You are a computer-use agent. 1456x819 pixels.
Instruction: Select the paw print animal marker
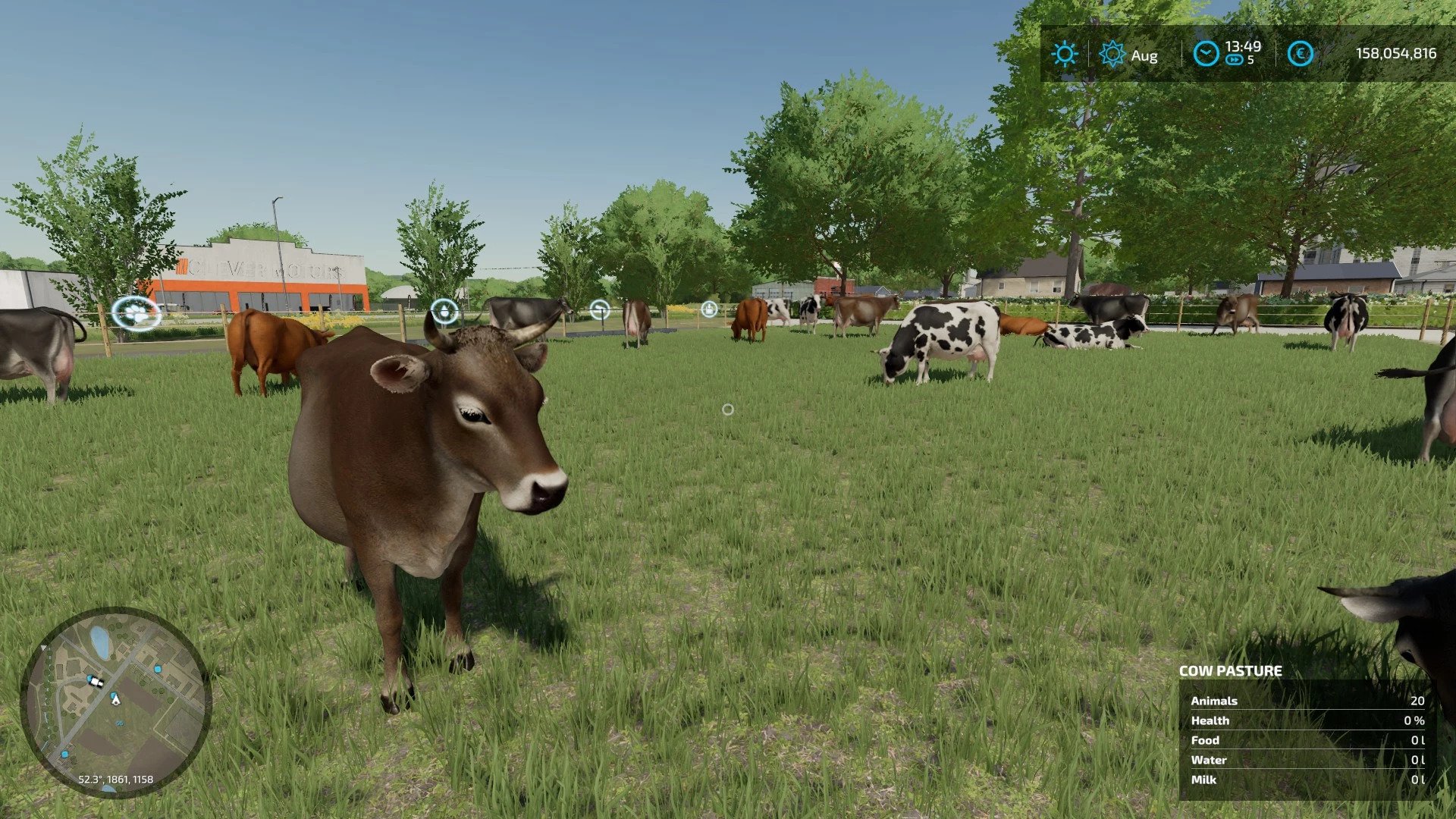136,312
